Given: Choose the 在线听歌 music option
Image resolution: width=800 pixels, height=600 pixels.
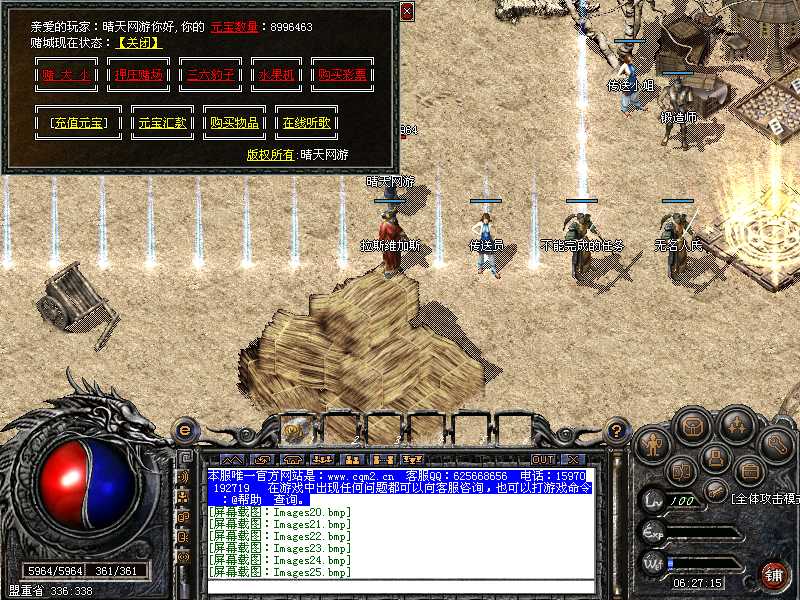Looking at the screenshot, I should [x=306, y=123].
